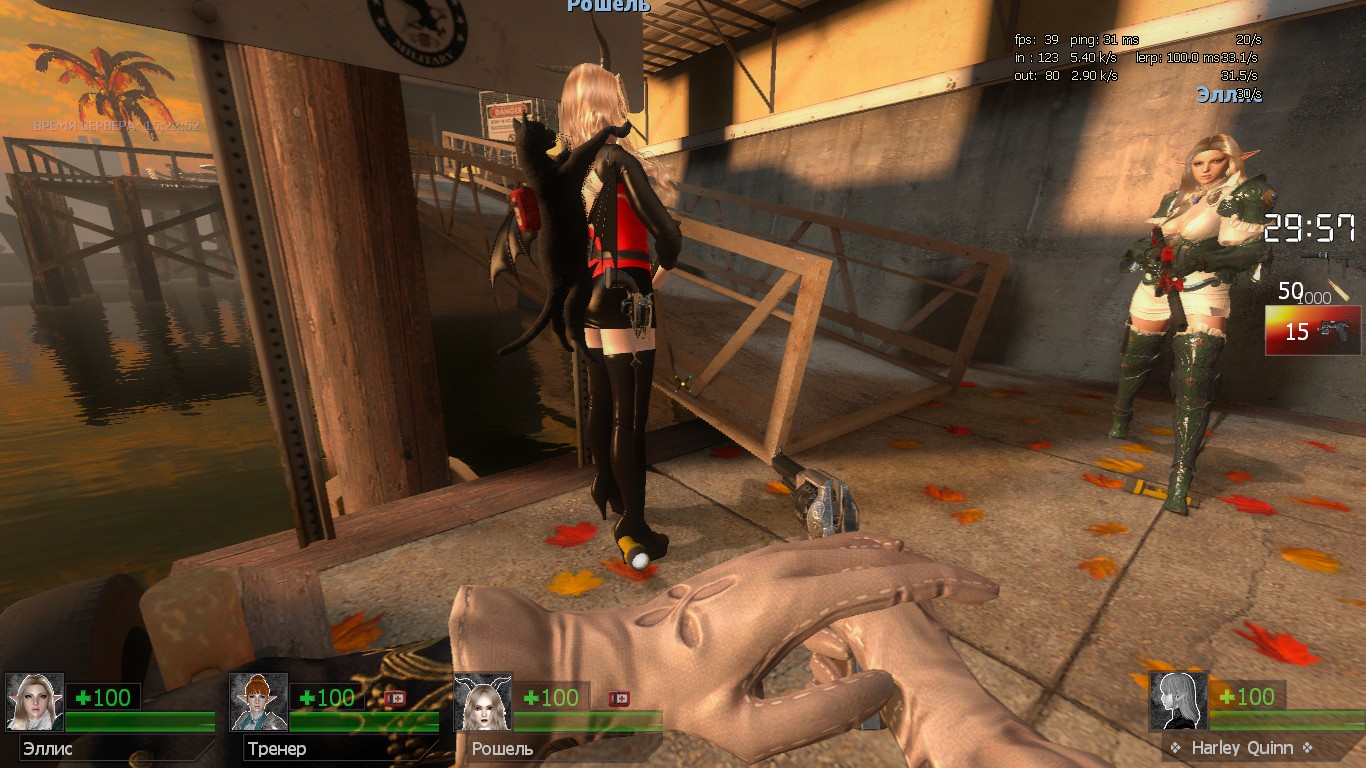Click the Harley Quinn player portrait
This screenshot has height=768, width=1366.
coord(1178,700)
